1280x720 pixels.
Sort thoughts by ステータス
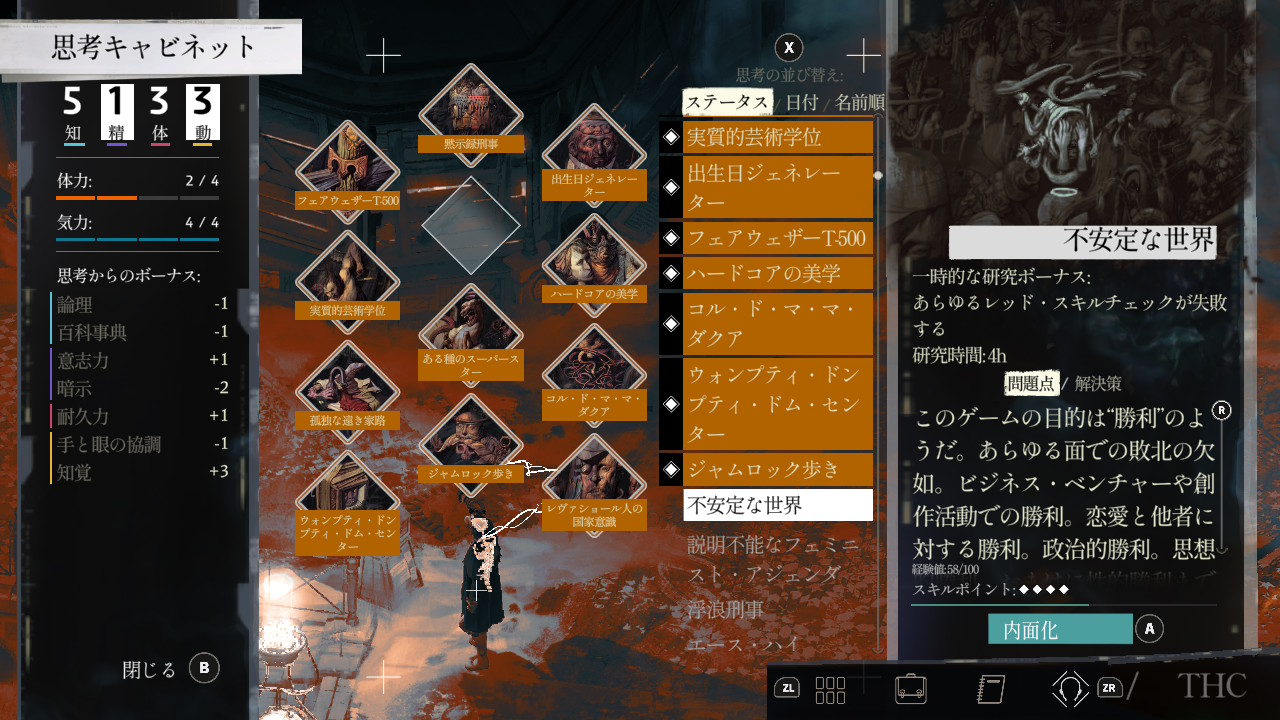(x=727, y=102)
